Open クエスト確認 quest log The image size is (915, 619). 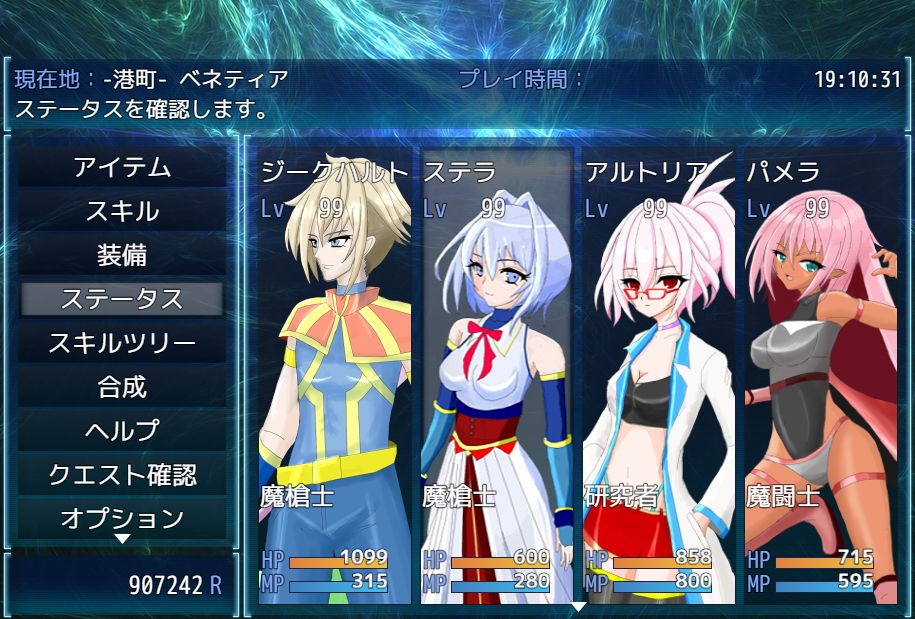pyautogui.click(x=122, y=475)
